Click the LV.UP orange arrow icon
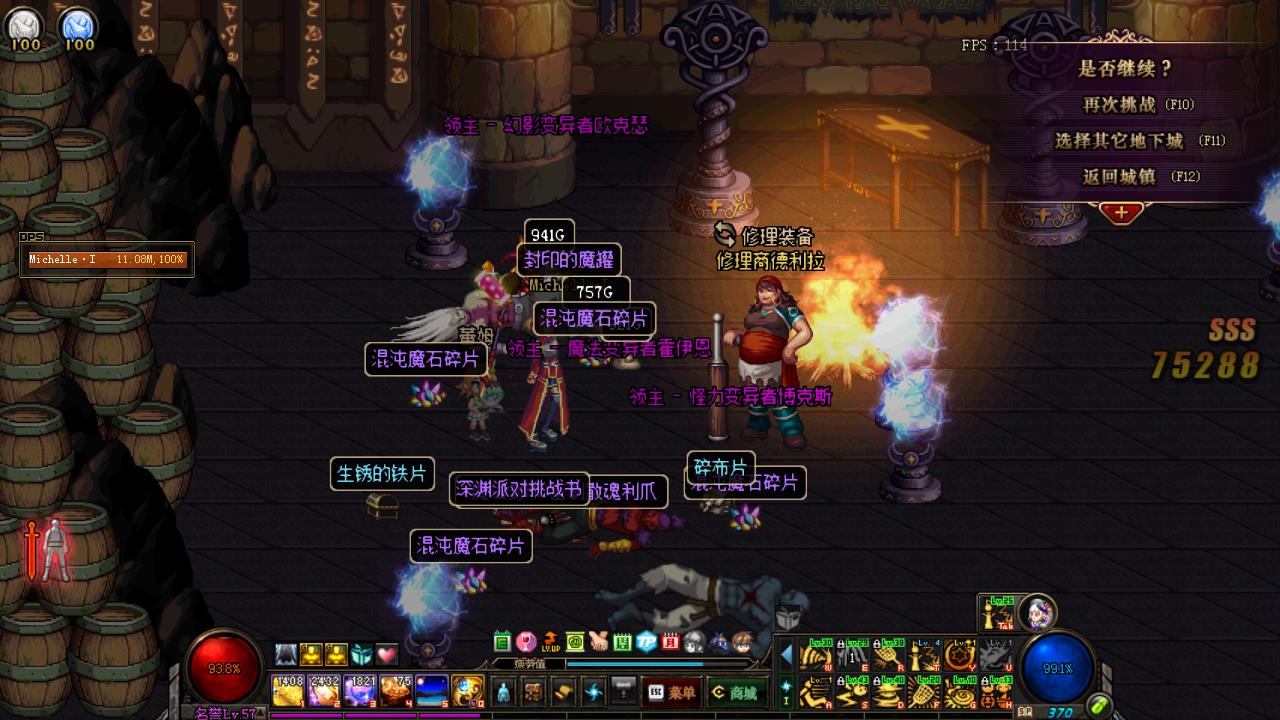 pyautogui.click(x=550, y=642)
